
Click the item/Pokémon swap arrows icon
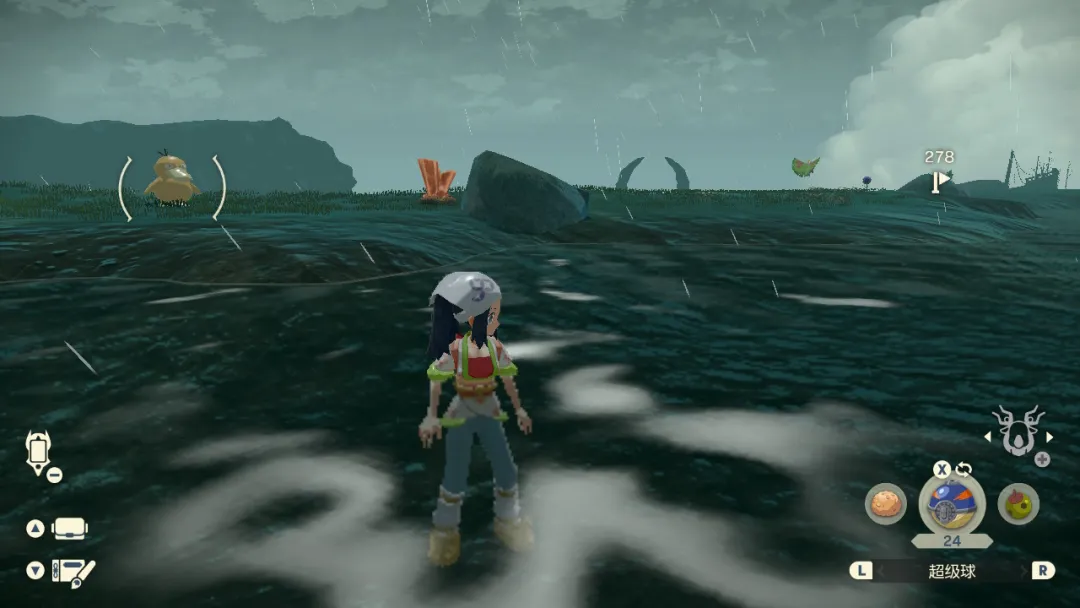coord(964,468)
